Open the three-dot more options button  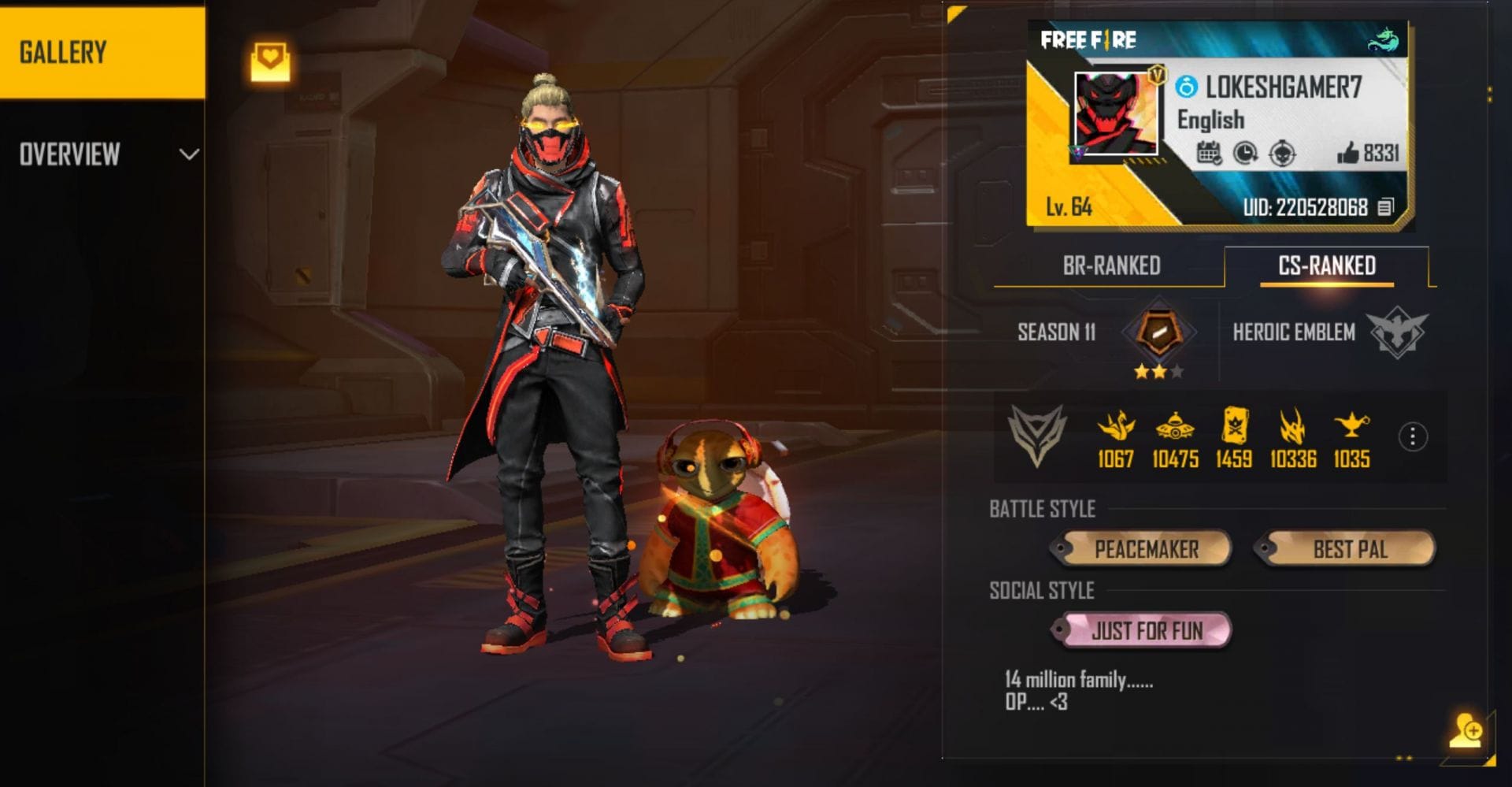[x=1413, y=436]
